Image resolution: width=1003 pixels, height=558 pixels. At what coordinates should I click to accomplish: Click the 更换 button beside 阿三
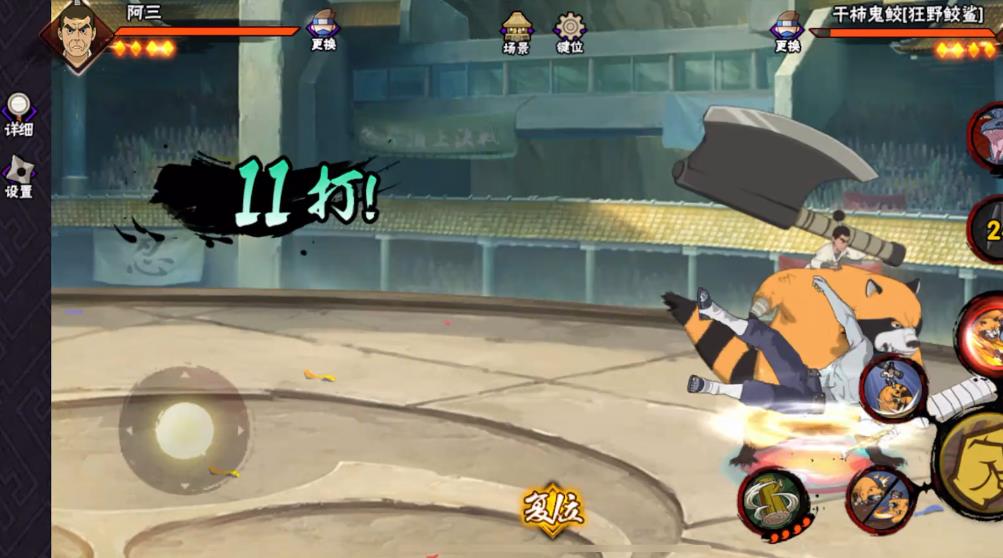323,30
